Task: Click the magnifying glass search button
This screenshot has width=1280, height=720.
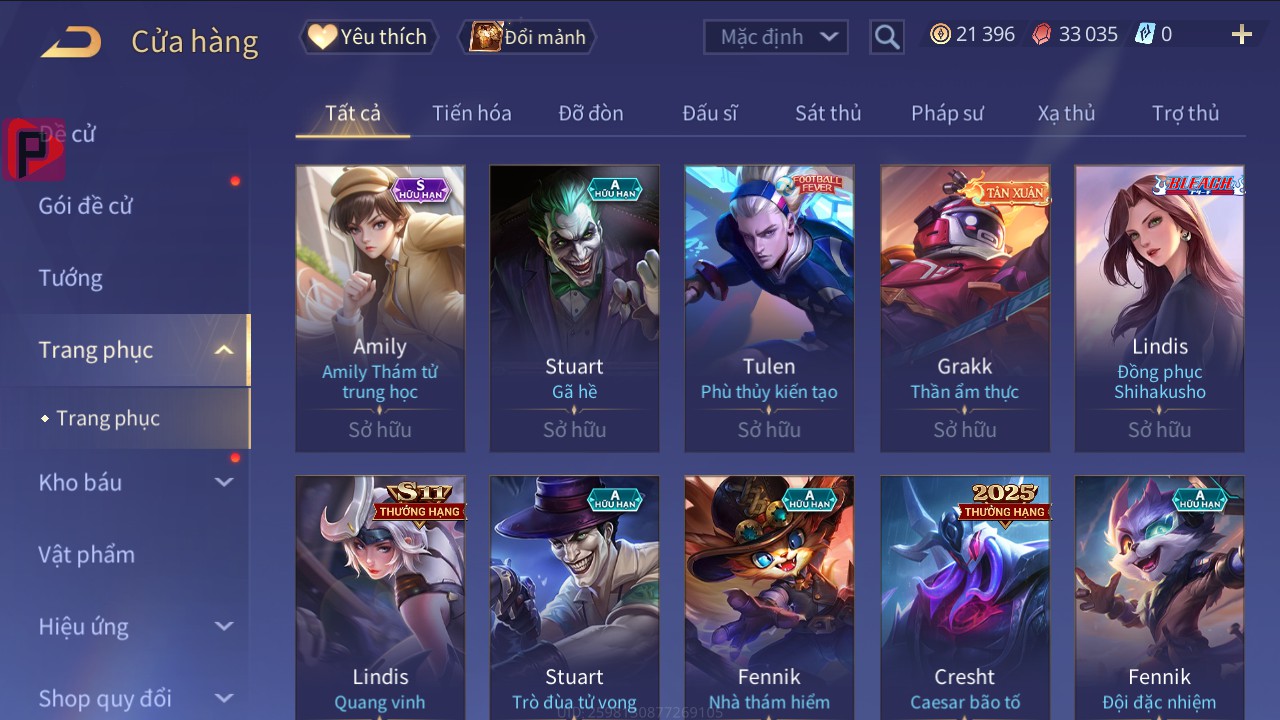Action: pyautogui.click(x=886, y=37)
